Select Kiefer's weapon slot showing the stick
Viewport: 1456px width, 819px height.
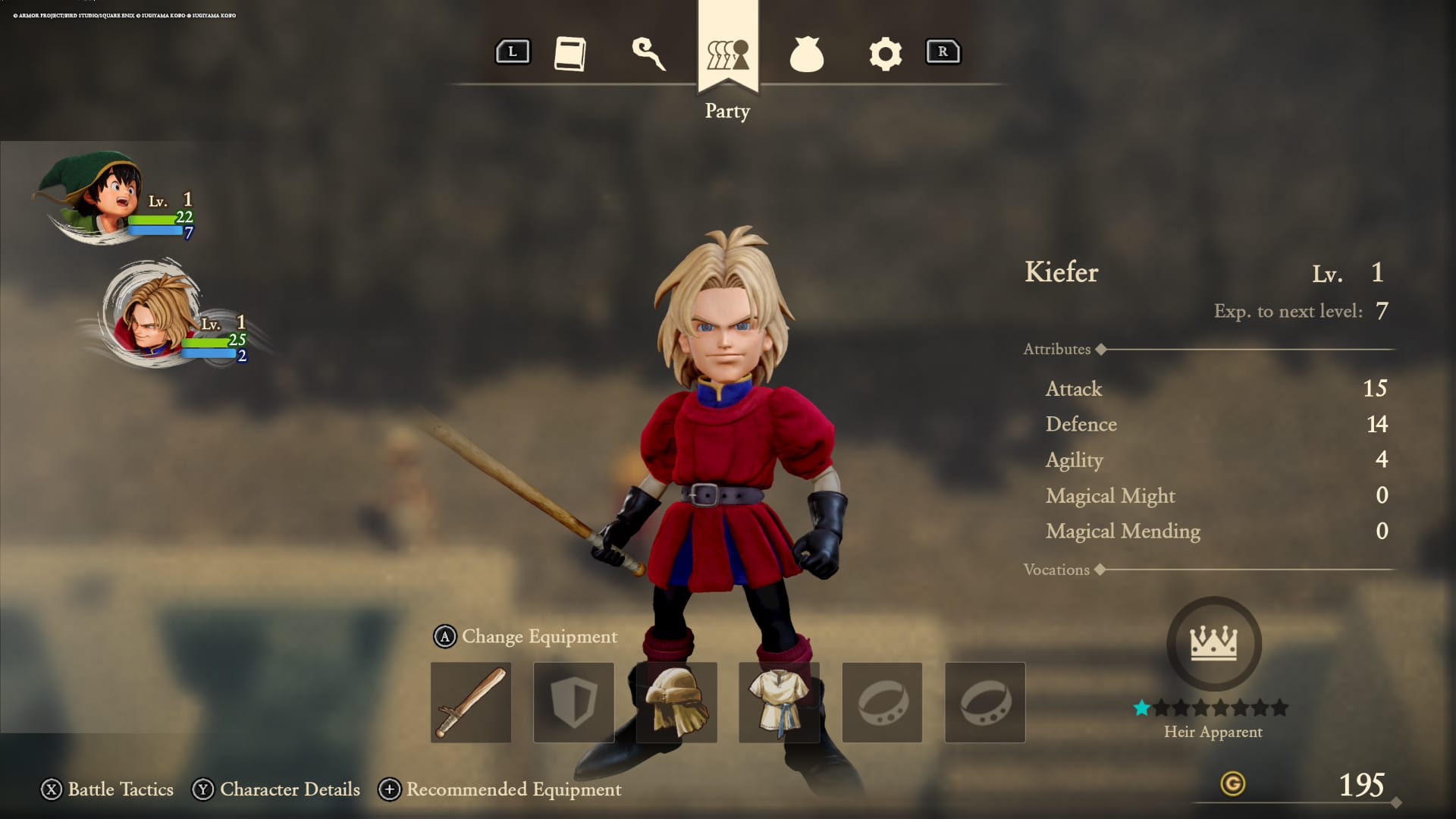(x=470, y=701)
